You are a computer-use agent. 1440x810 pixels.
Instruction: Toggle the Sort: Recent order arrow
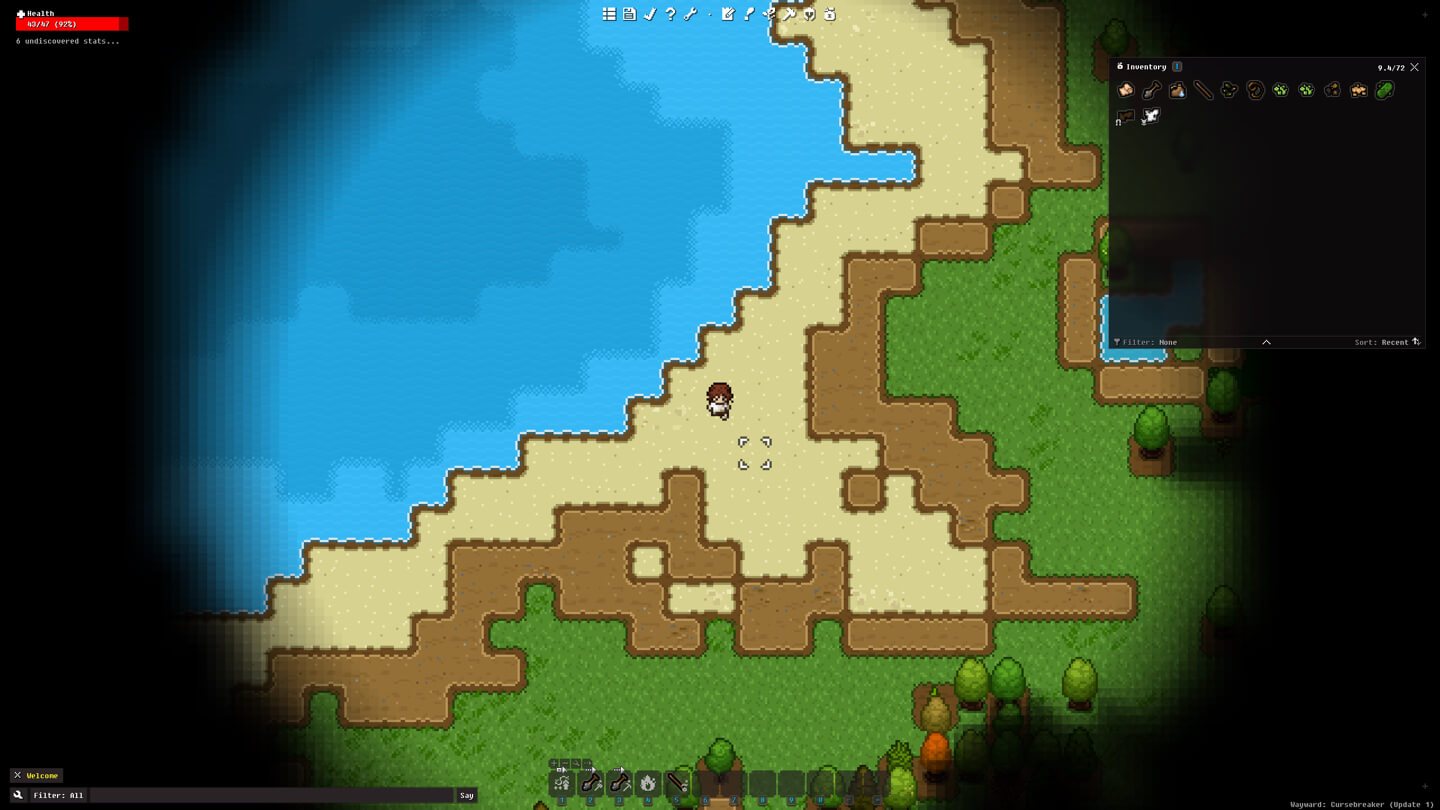1415,342
